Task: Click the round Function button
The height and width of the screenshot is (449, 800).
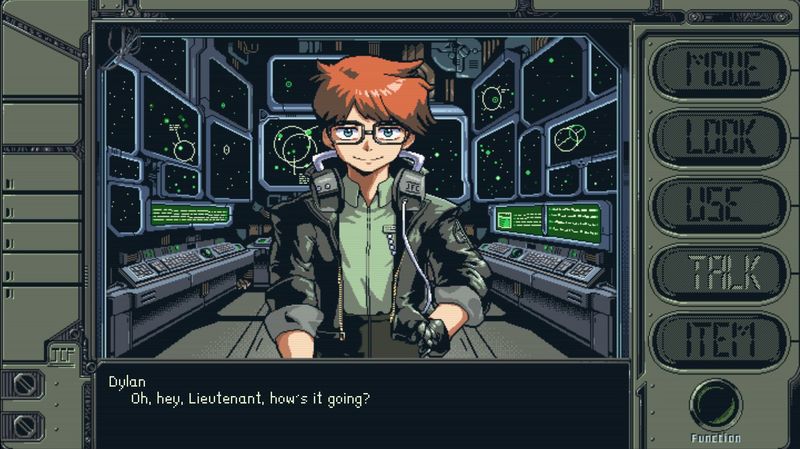Action: 716,405
